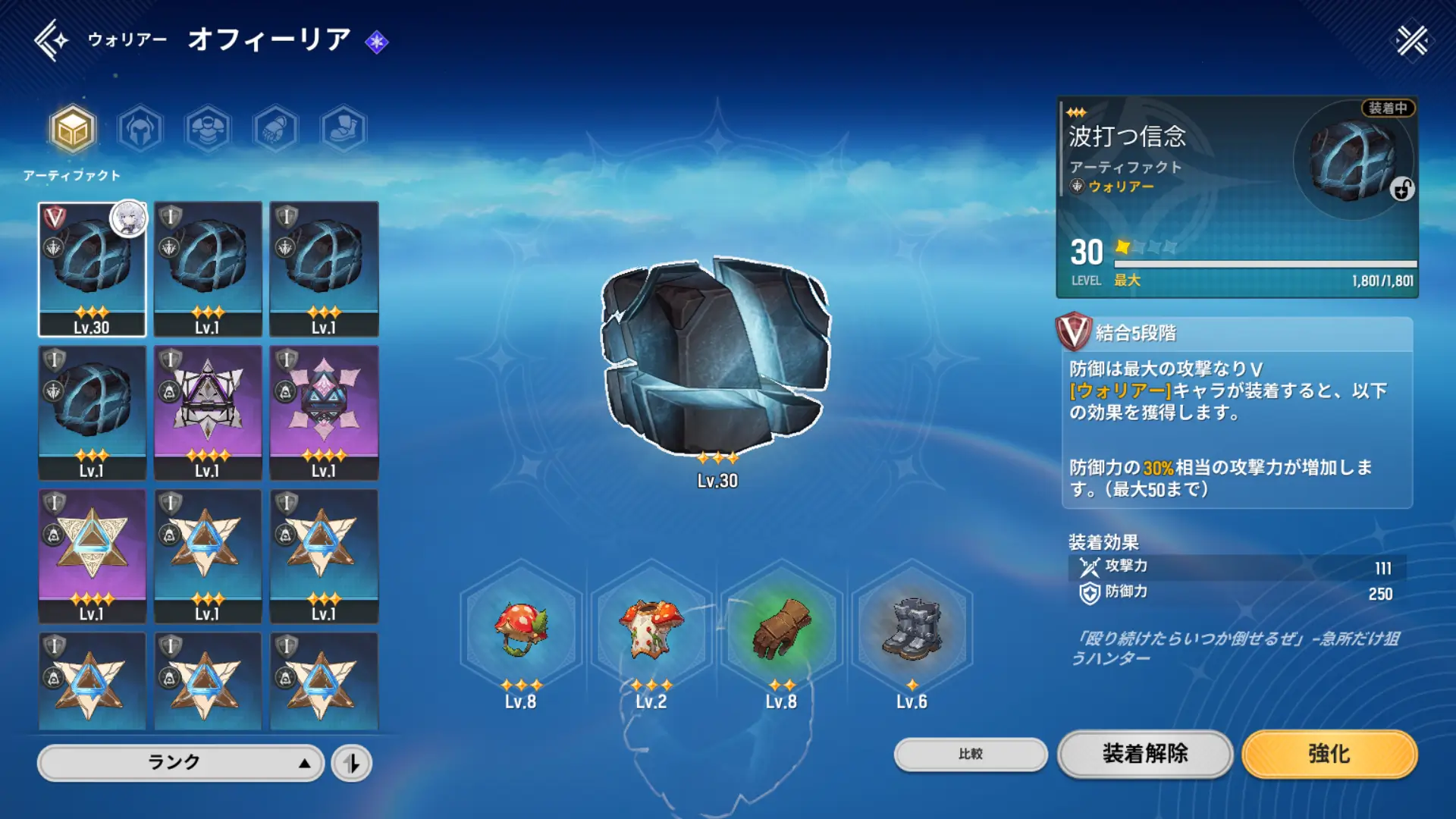This screenshot has width=1456, height=819.
Task: Enhance the artifact with 強化
Action: coord(1329,754)
